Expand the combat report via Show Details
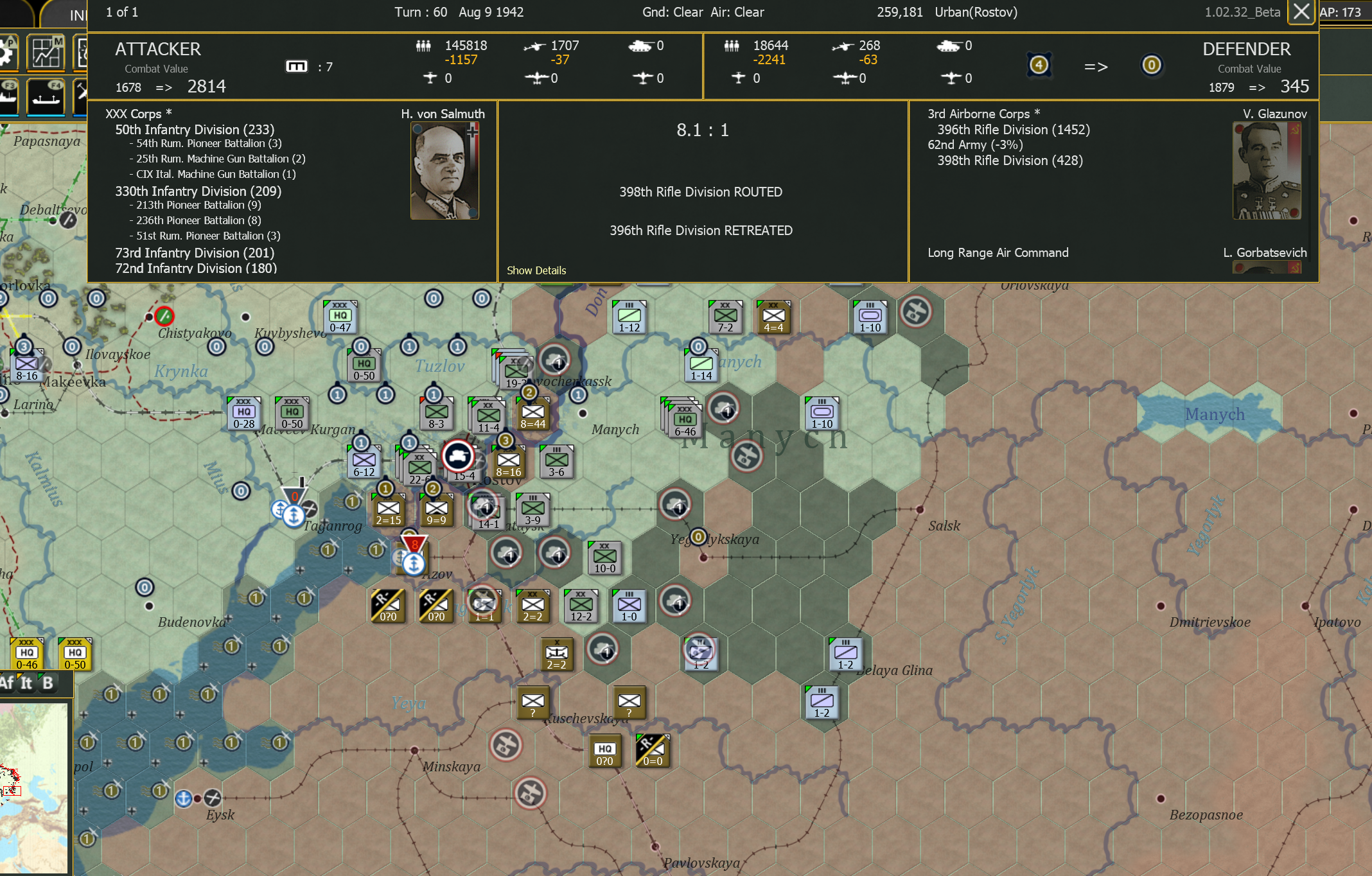 pyautogui.click(x=536, y=270)
